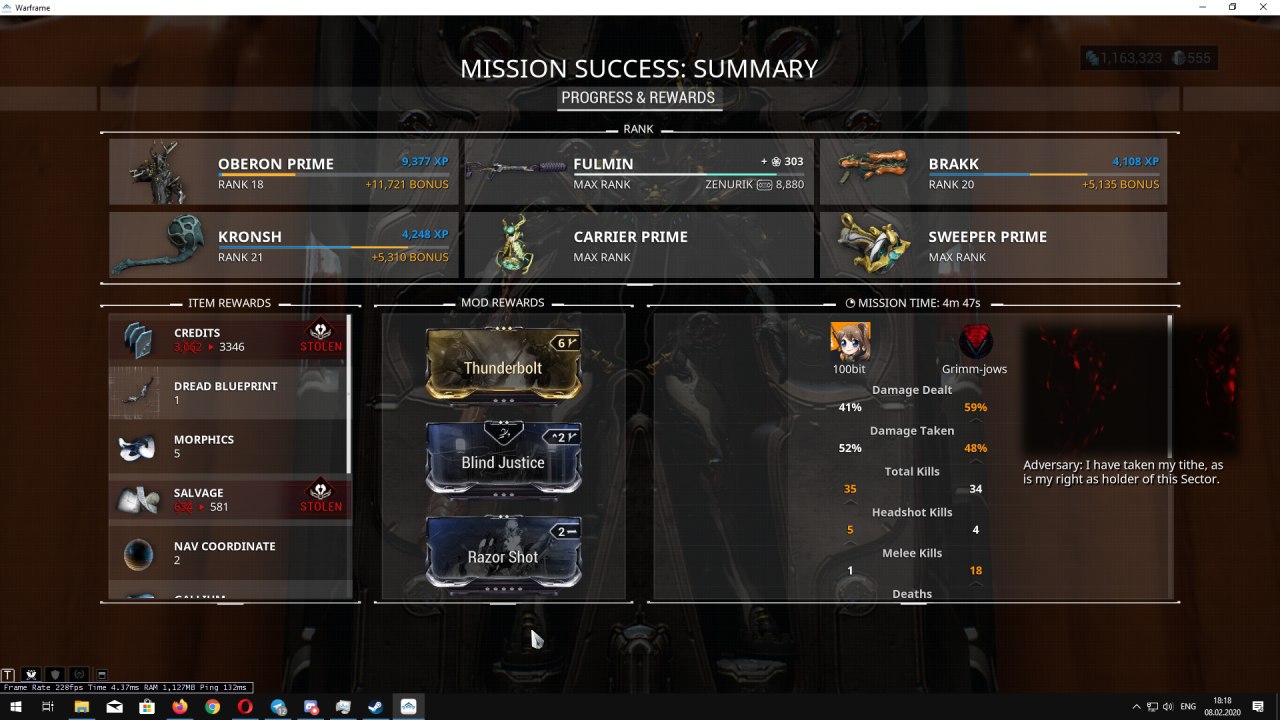Pick the Sweeper Prime rank card
The height and width of the screenshot is (720, 1280).
pos(993,245)
